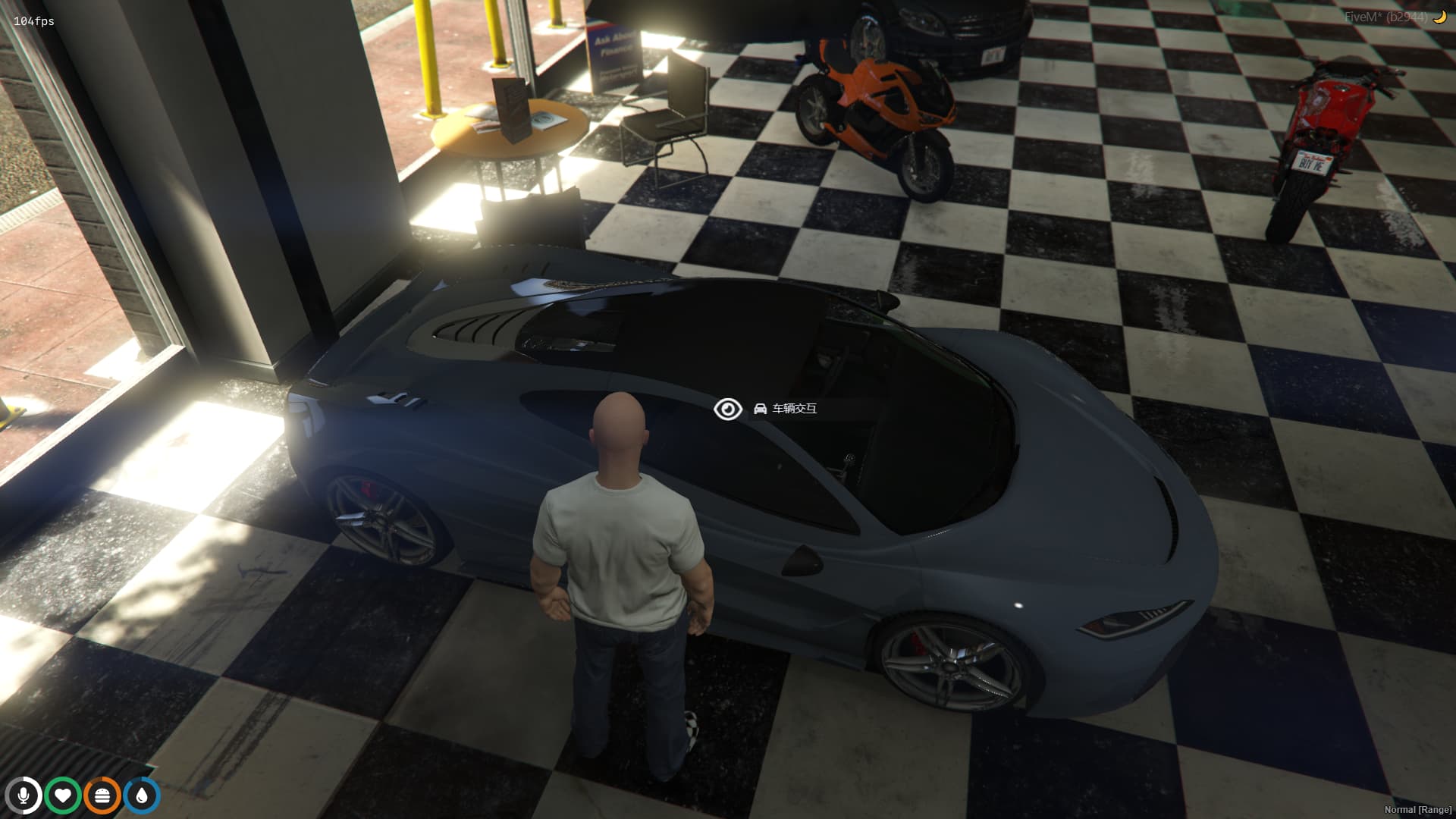
Task: Click the hunger level progress ring
Action: tap(102, 795)
